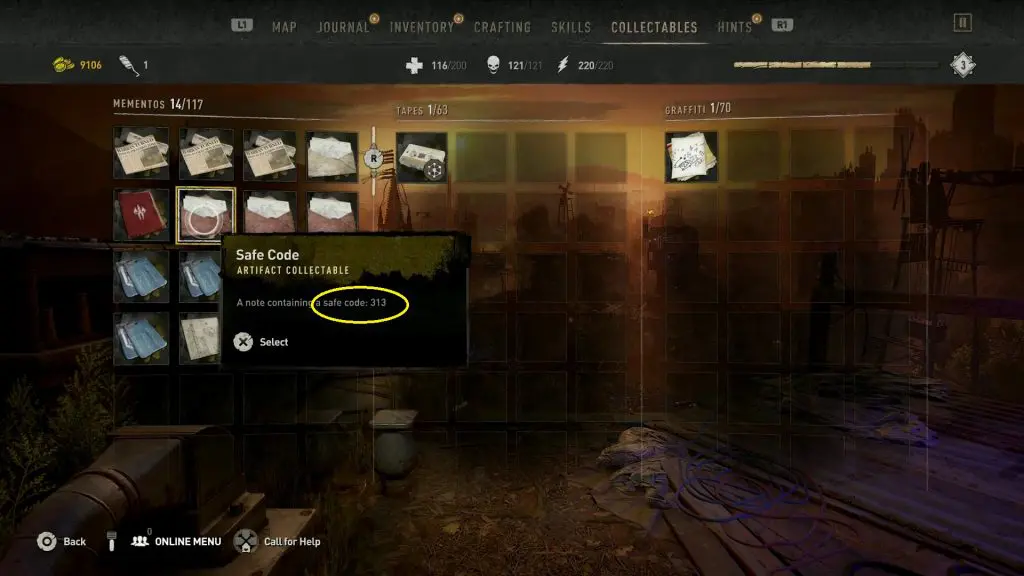Select the Collectables tab

654,27
